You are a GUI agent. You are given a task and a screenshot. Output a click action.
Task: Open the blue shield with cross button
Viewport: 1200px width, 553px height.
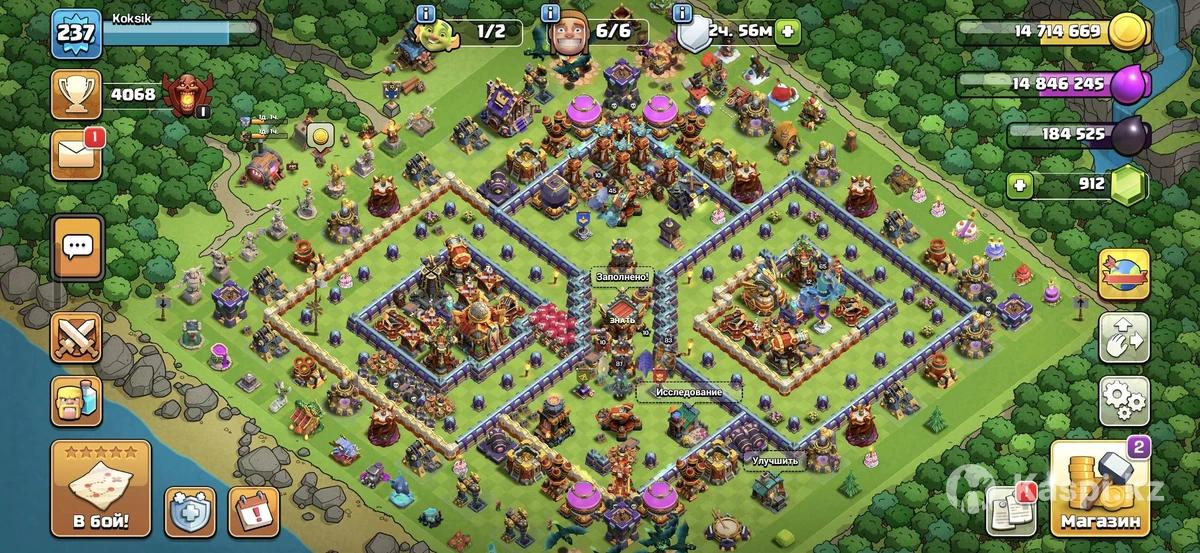(x=189, y=512)
